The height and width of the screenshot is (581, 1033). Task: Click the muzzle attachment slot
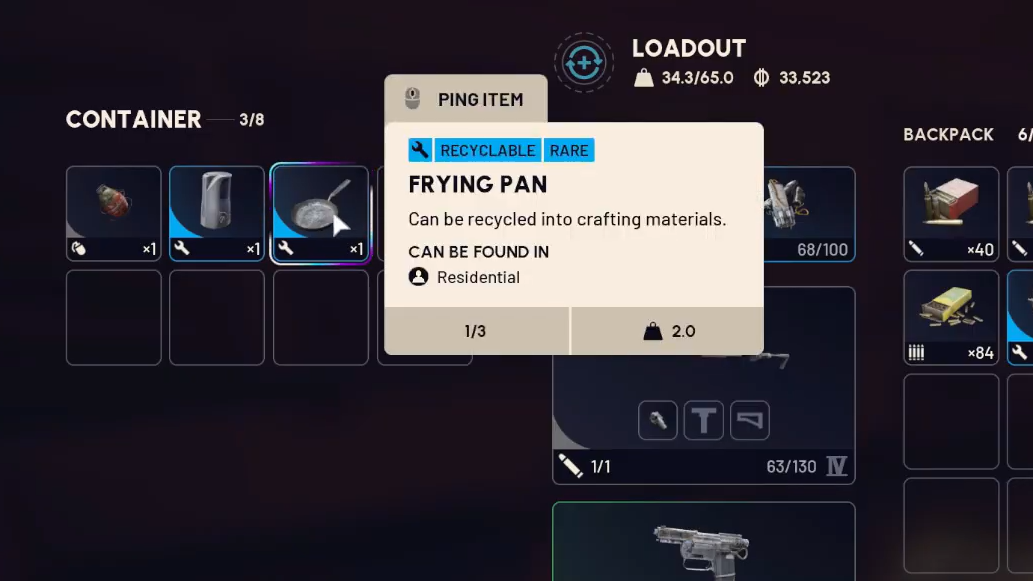coord(658,421)
